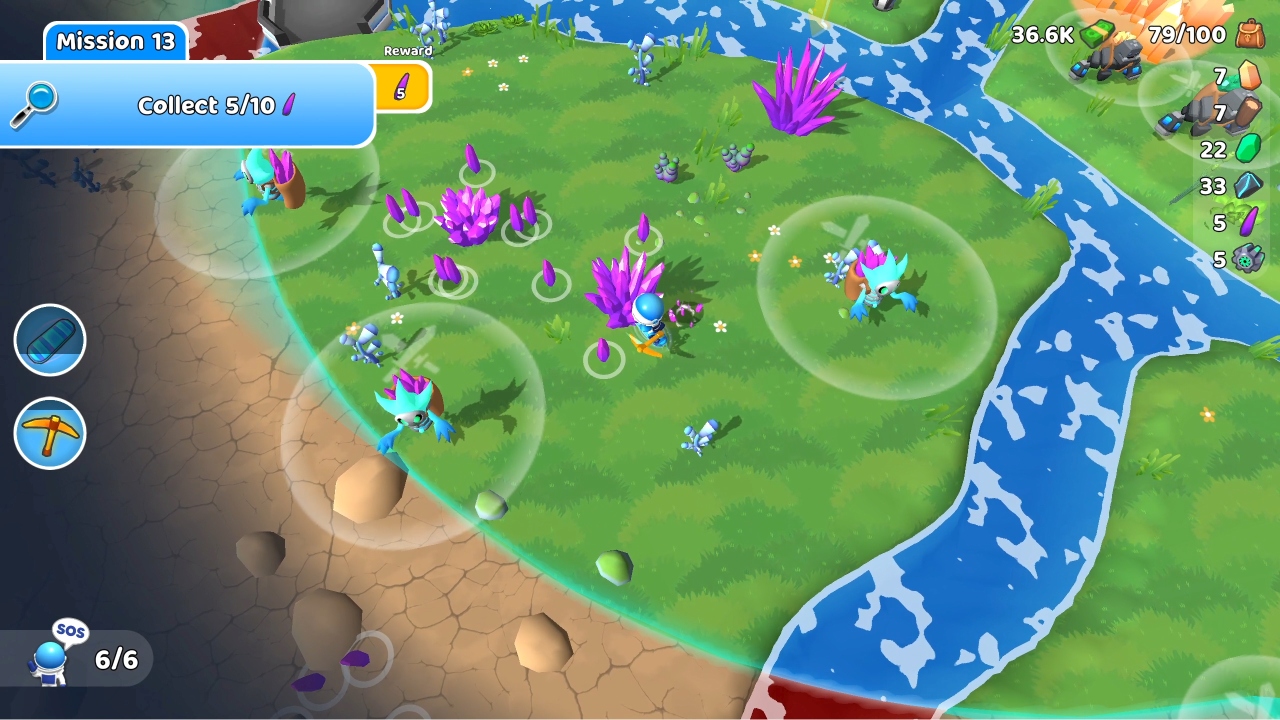Click the green gem counter showing 22
This screenshot has height=720, width=1280.
click(1246, 150)
